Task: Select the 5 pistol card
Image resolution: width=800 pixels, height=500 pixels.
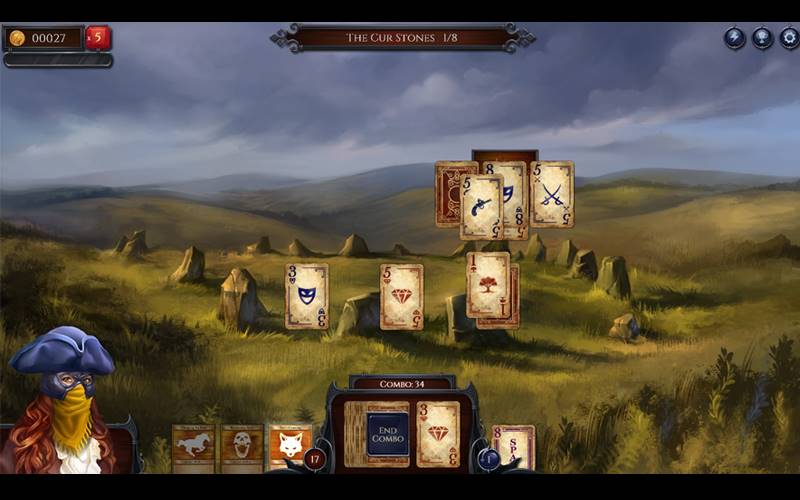Action: tap(480, 207)
